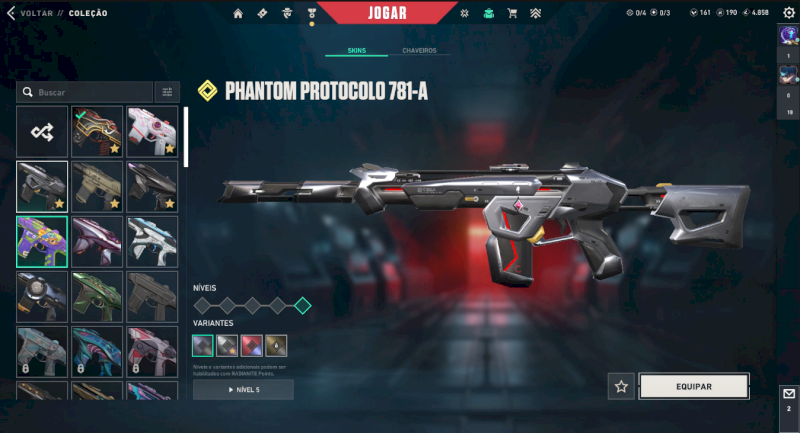Equip the skin with the EQUIPAR button

pyautogui.click(x=694, y=386)
